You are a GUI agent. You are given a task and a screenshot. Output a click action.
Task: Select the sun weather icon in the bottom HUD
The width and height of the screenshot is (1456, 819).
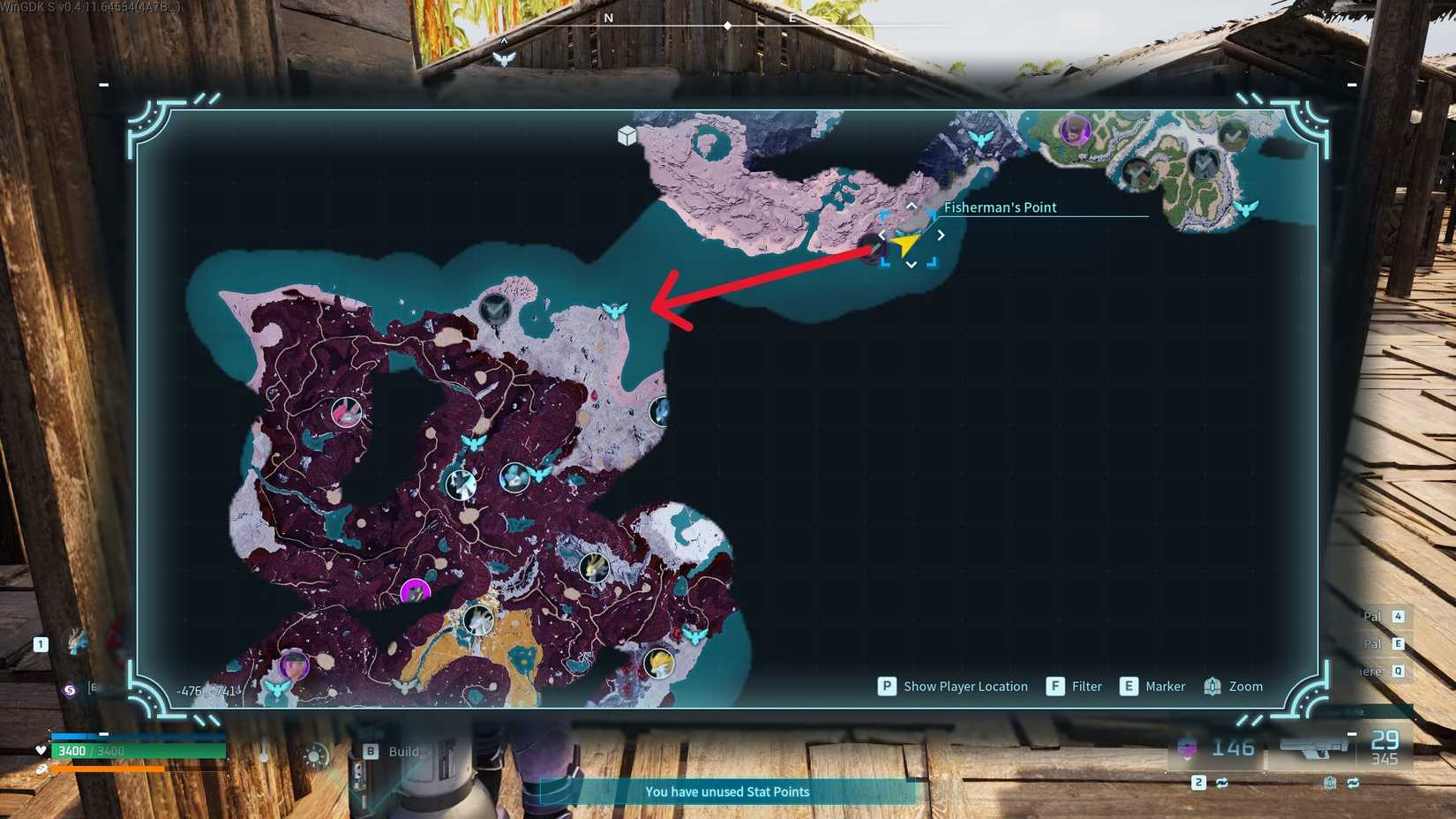[313, 755]
